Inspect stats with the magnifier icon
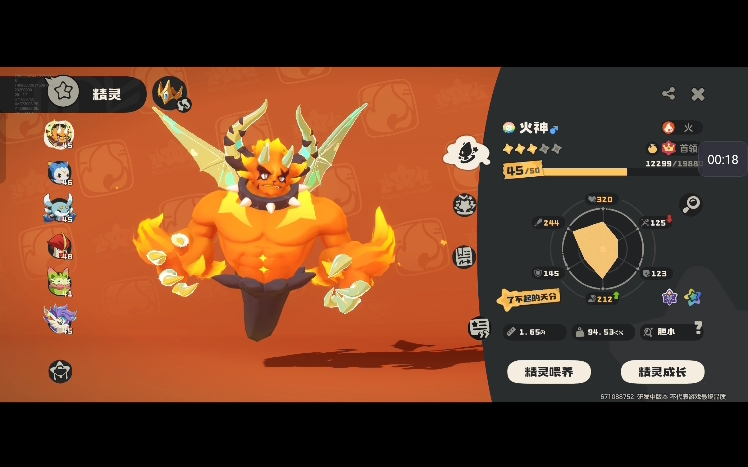This screenshot has width=748, height=467. [x=690, y=204]
